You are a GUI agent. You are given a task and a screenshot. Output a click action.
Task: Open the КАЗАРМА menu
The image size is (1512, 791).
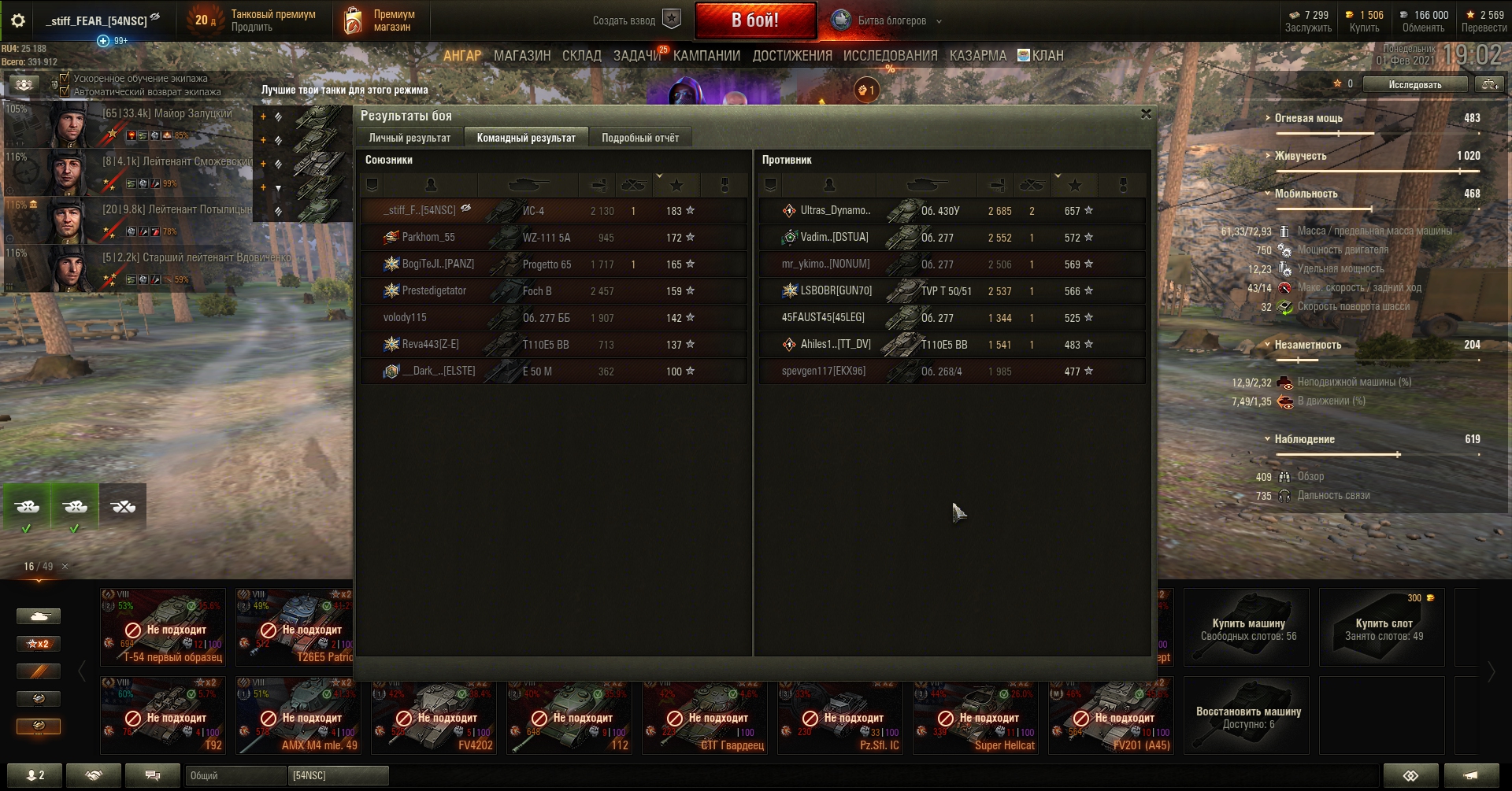point(977,56)
